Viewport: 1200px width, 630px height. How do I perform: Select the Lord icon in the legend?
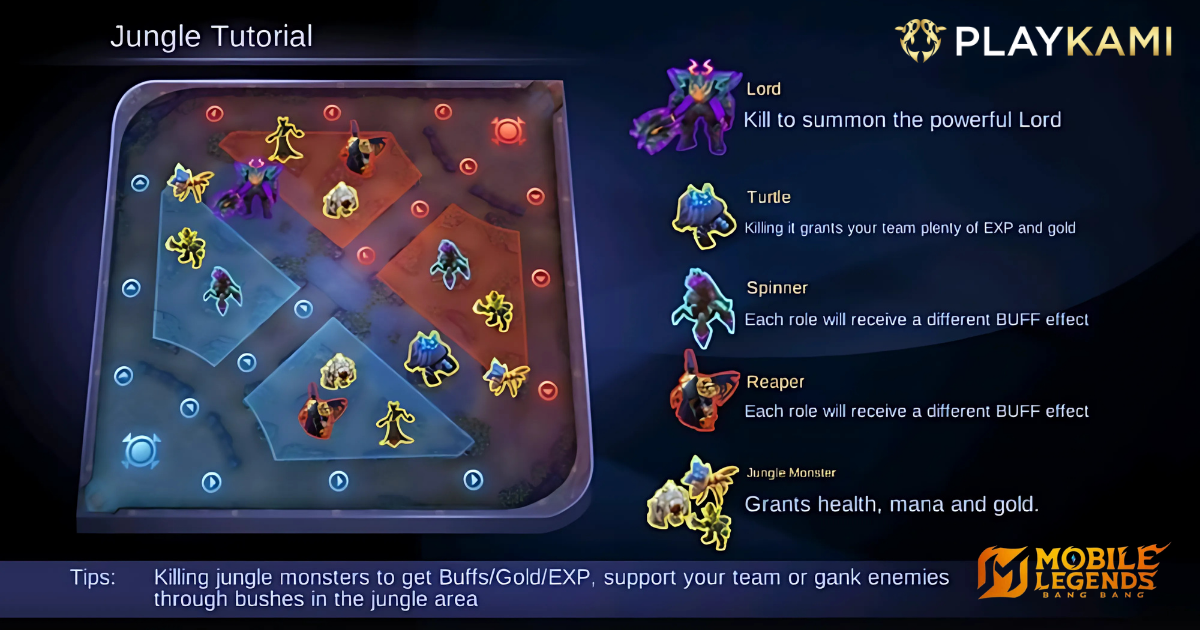coord(683,112)
